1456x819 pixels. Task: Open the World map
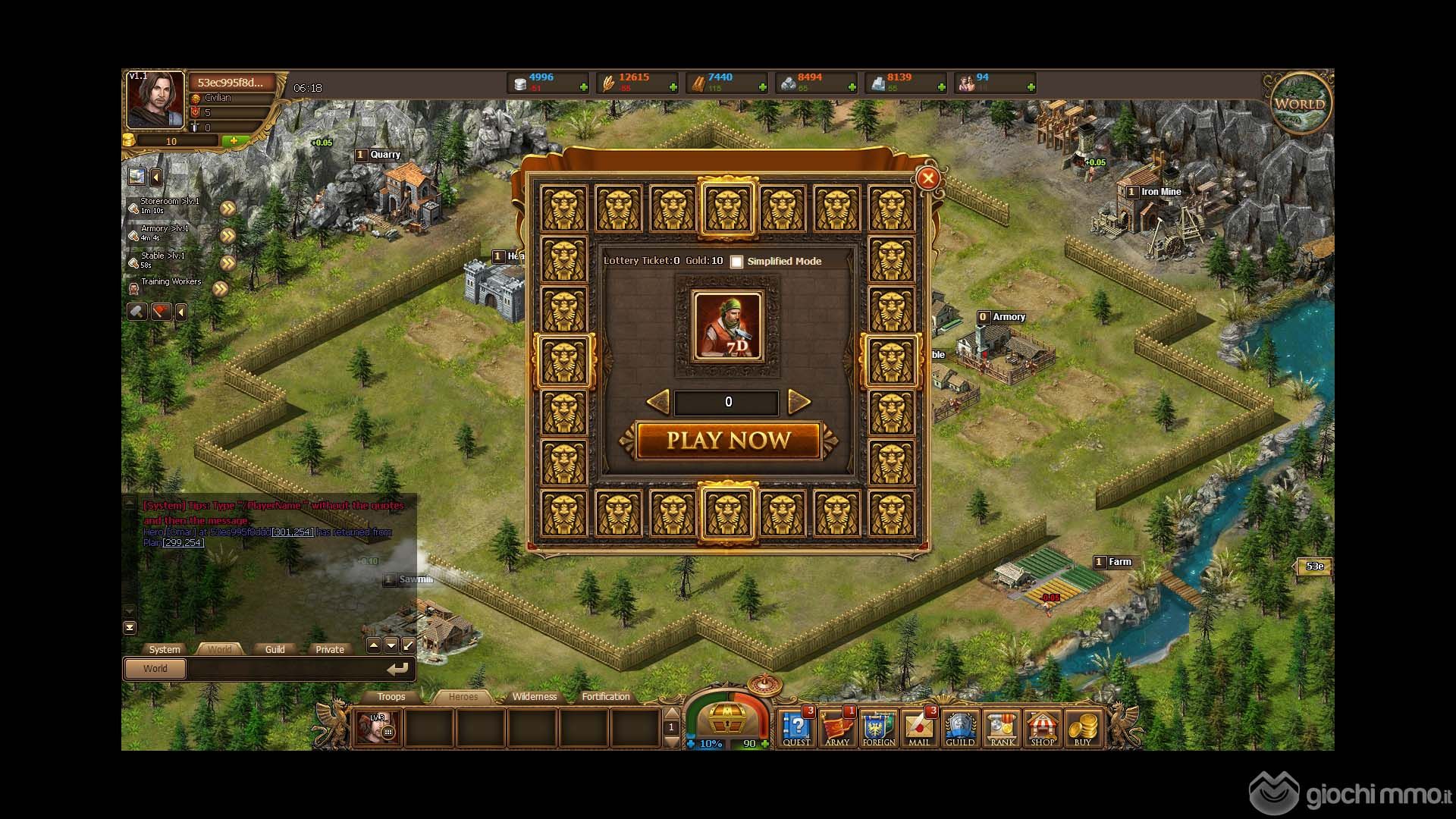[x=1300, y=104]
